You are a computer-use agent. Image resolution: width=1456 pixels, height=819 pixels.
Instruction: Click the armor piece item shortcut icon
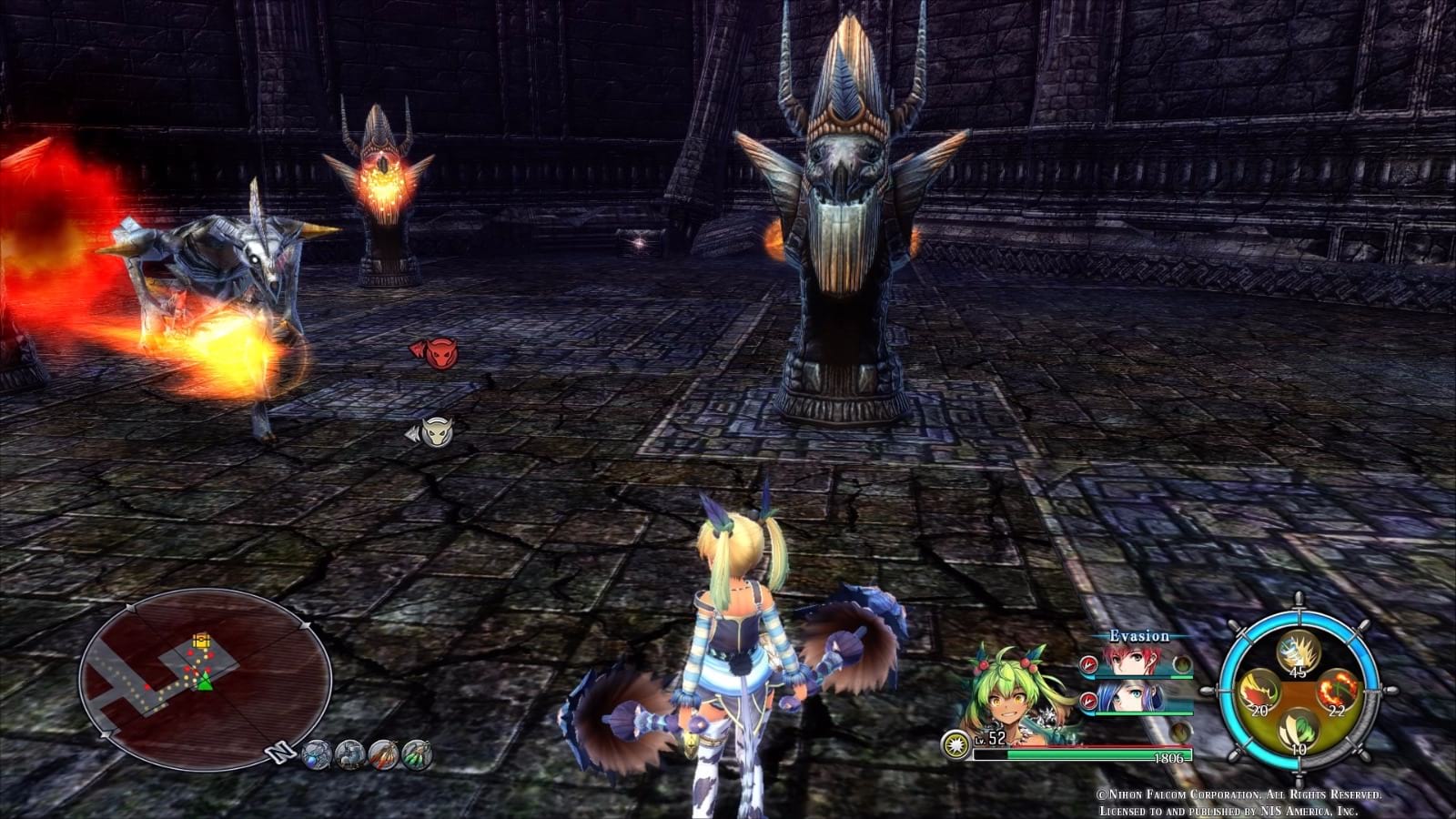[349, 754]
